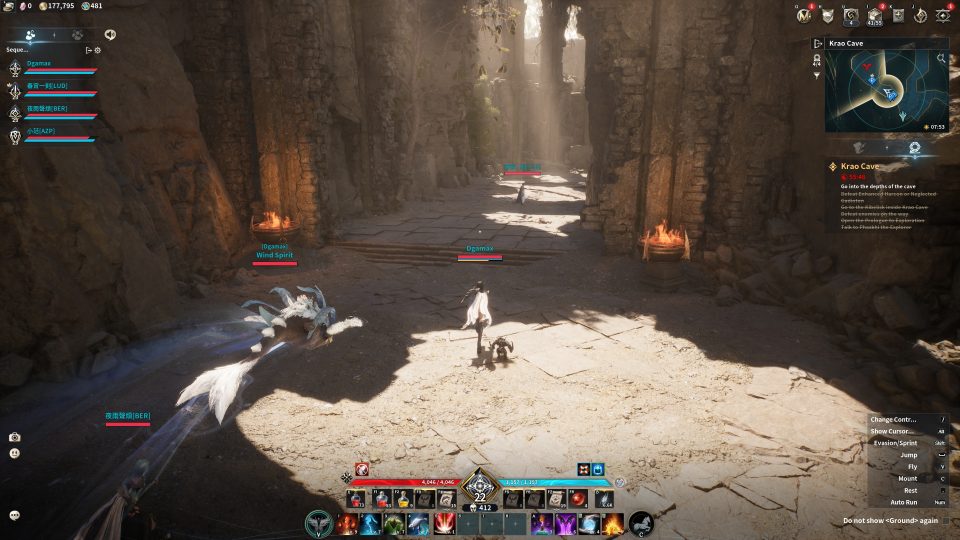Open the inventory bag showing 41/55
Image resolution: width=960 pixels, height=540 pixels.
coord(872,15)
